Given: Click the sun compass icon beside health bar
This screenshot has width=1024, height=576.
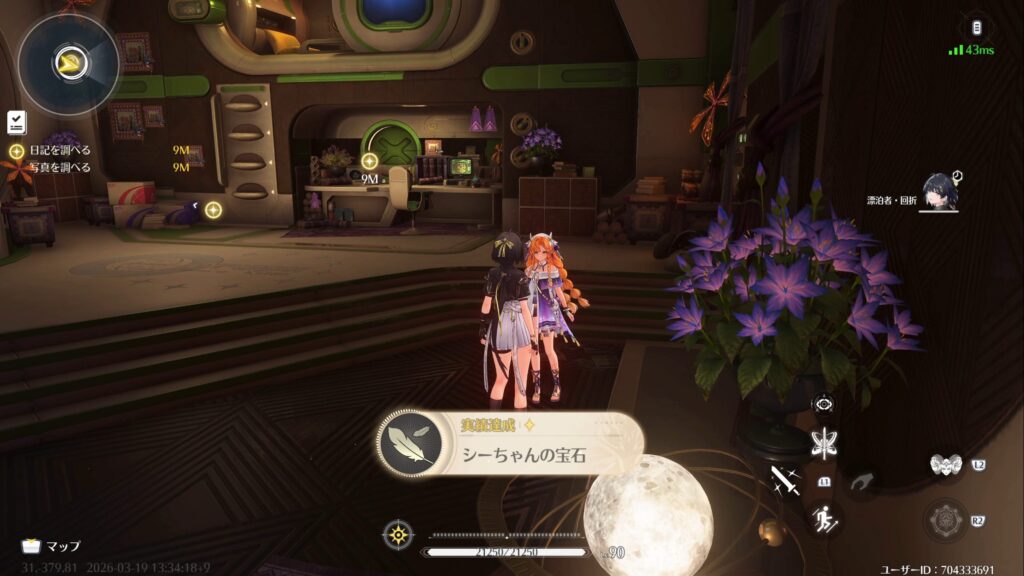Looking at the screenshot, I should (398, 534).
